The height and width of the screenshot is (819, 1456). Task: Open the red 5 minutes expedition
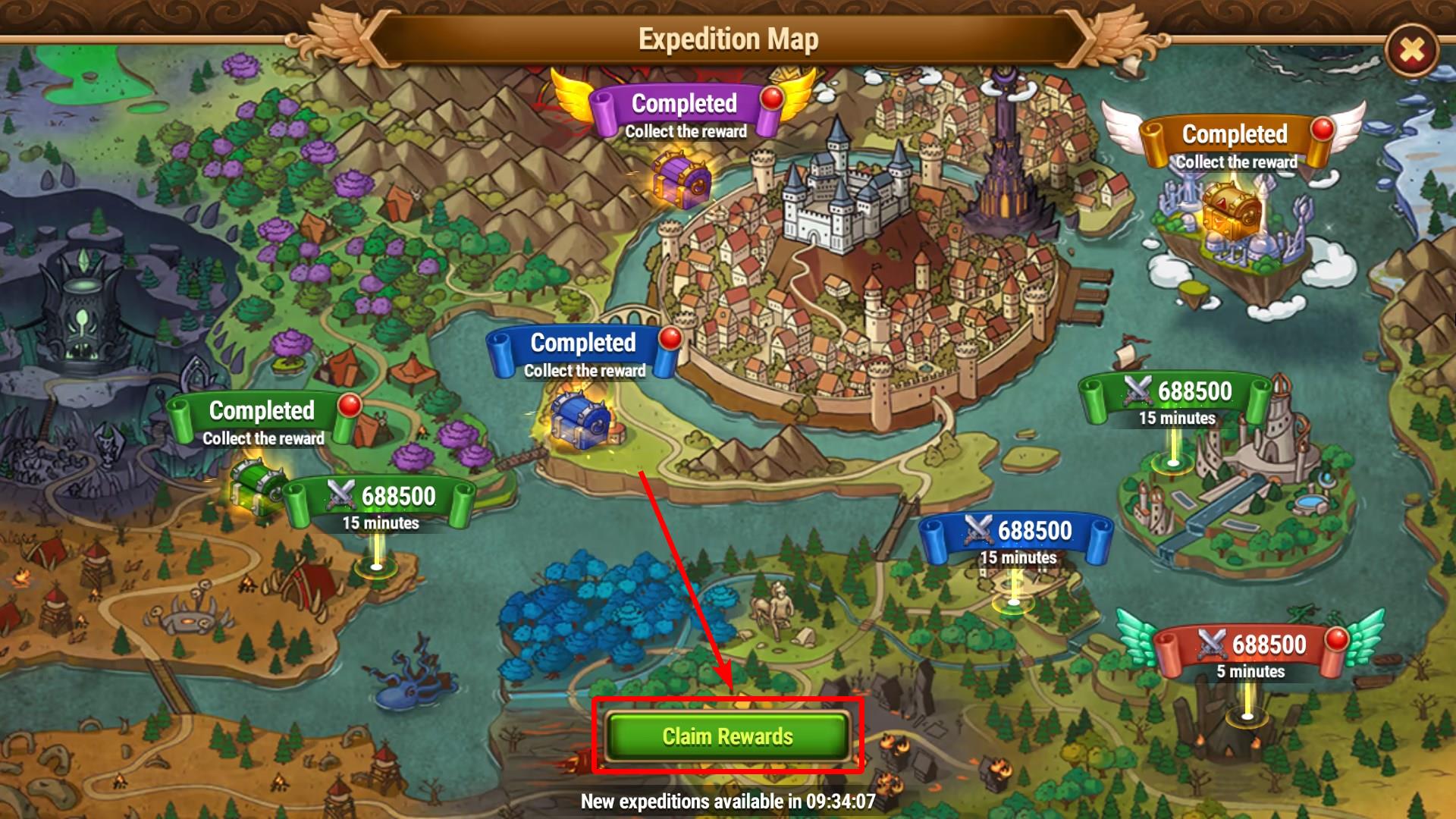1250,652
